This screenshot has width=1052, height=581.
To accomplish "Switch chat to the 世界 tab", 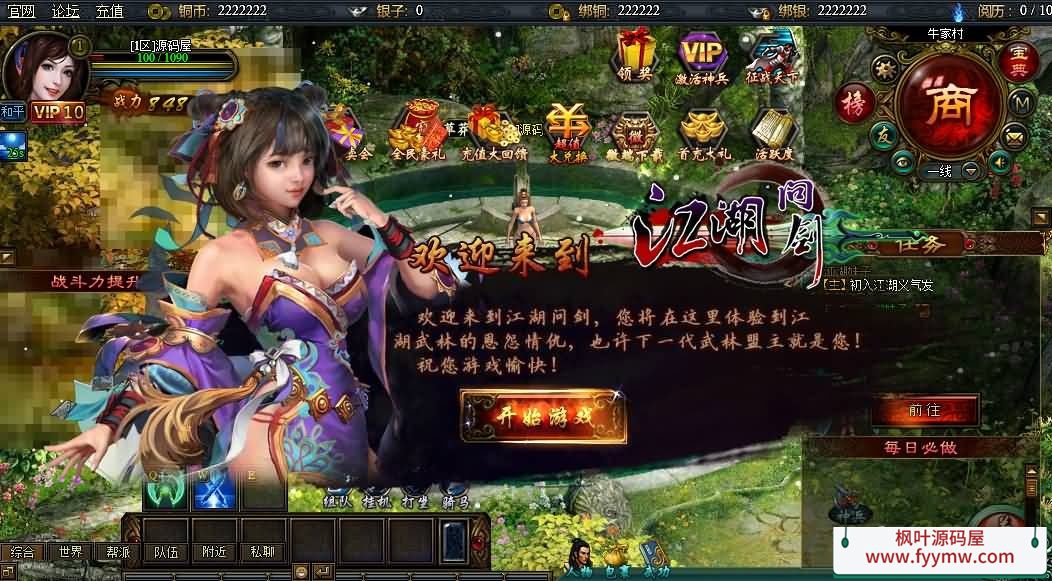I will 70,552.
